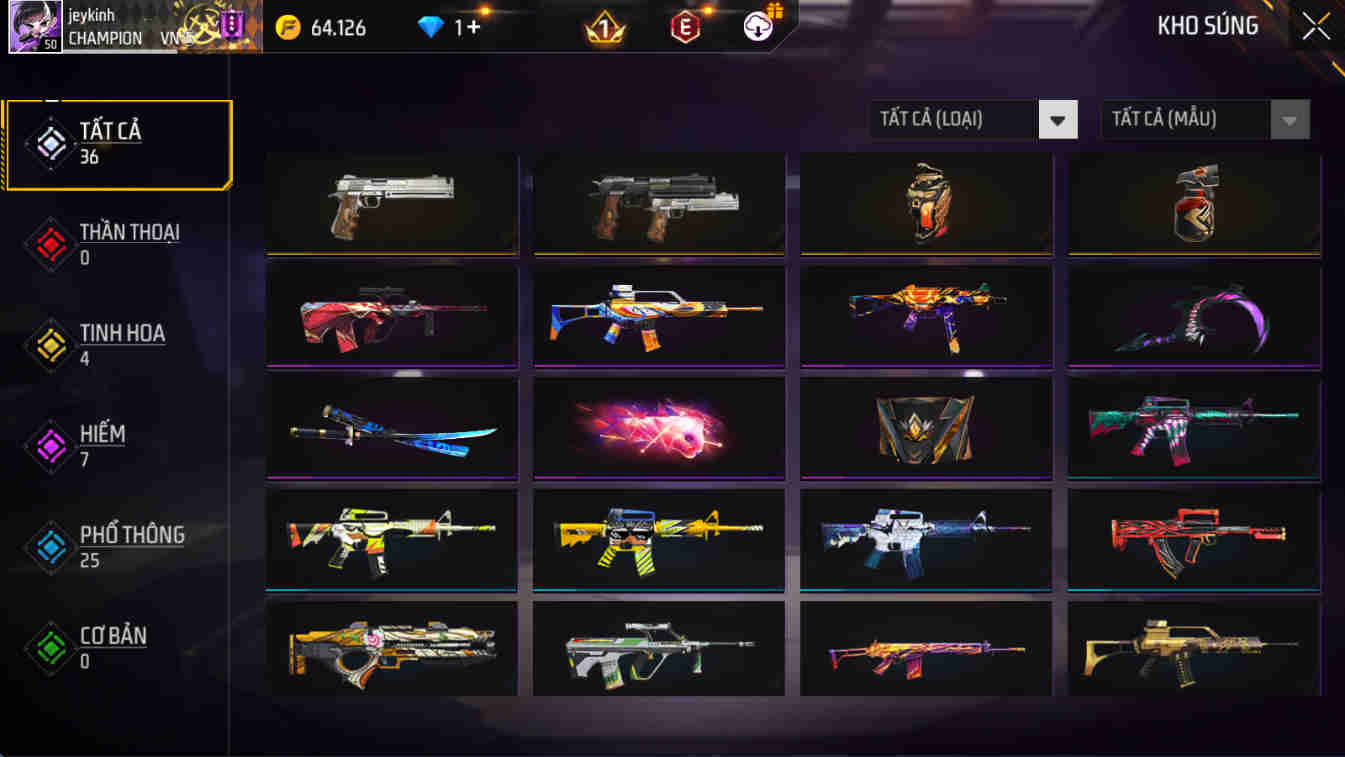
Task: Click the red THẦN THOẠI diamond icon
Action: coord(49,243)
